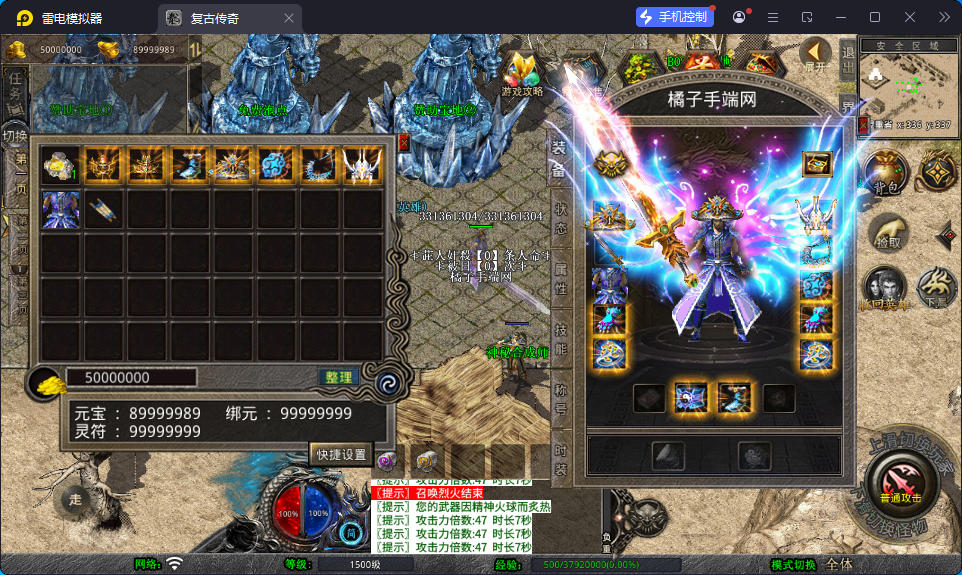The image size is (962, 575).
Task: Select the blue scroll item in the bag
Action: click(x=104, y=210)
